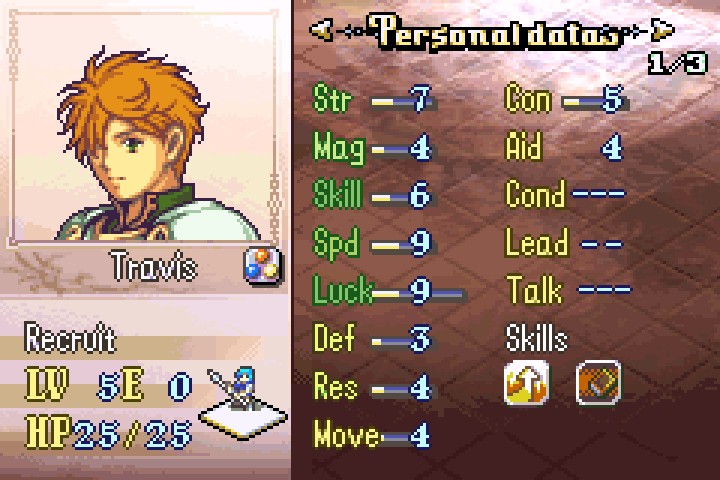Select the Aid stat row
This screenshot has height=480, width=720.
tap(566, 147)
